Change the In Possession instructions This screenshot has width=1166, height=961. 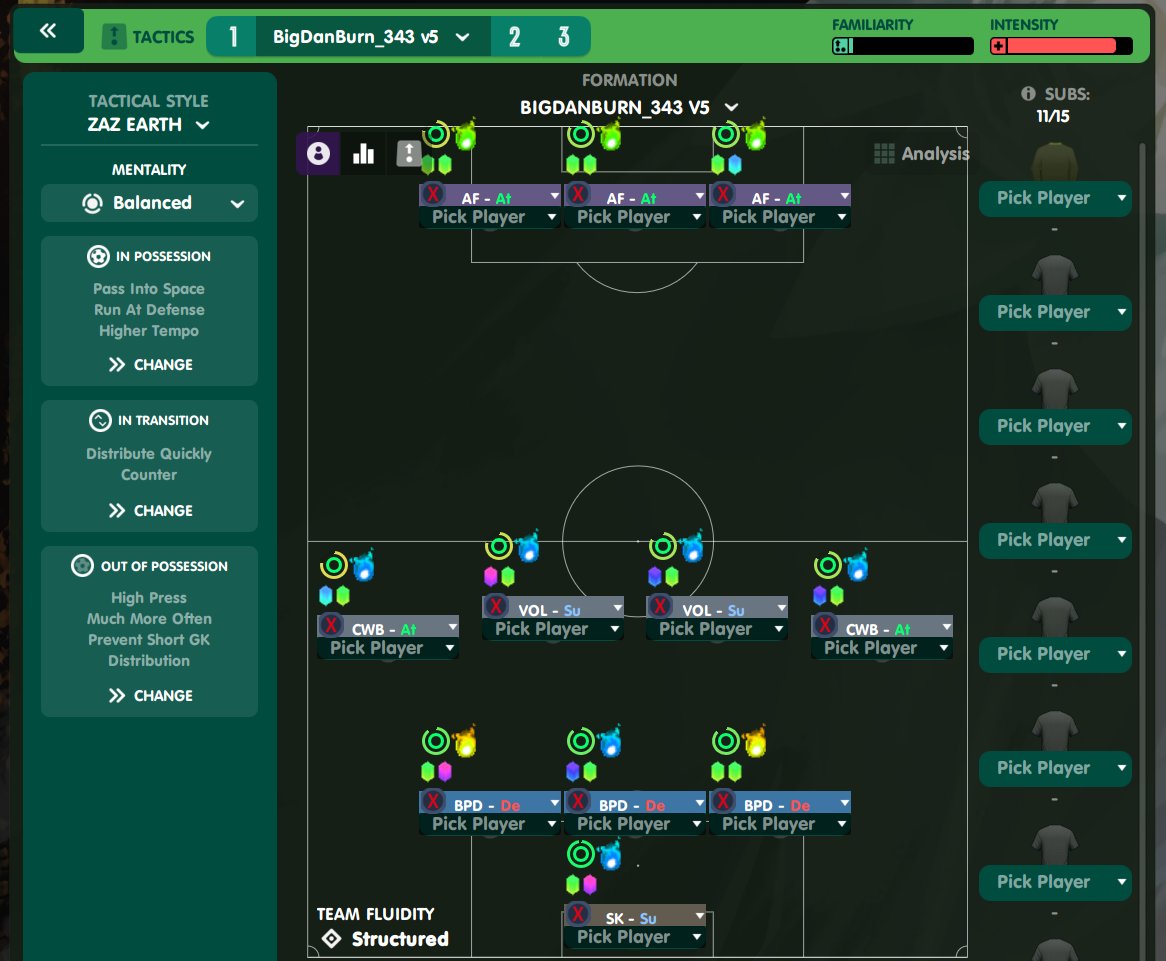click(150, 365)
